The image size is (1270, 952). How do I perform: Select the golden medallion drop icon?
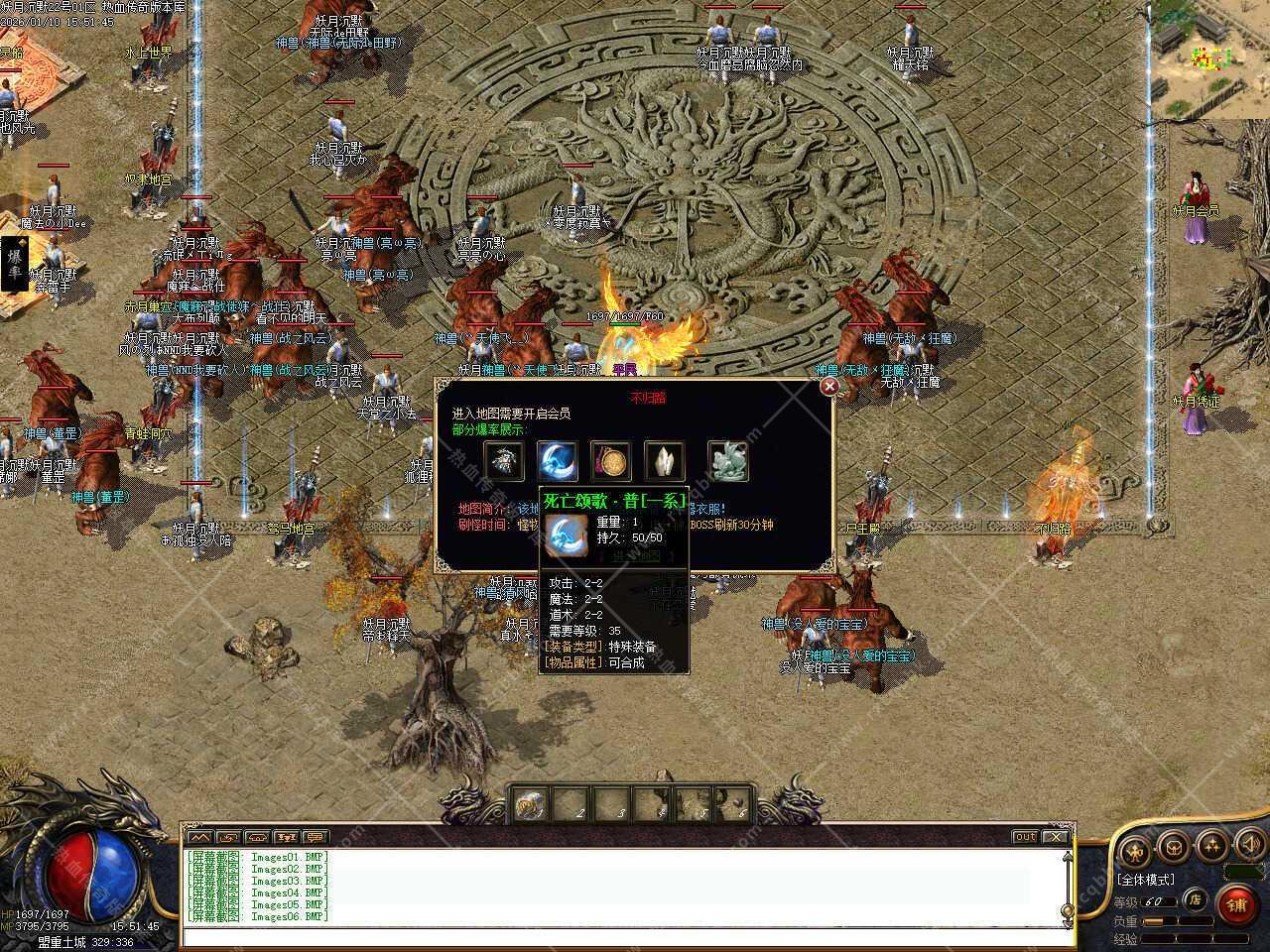pyautogui.click(x=611, y=461)
